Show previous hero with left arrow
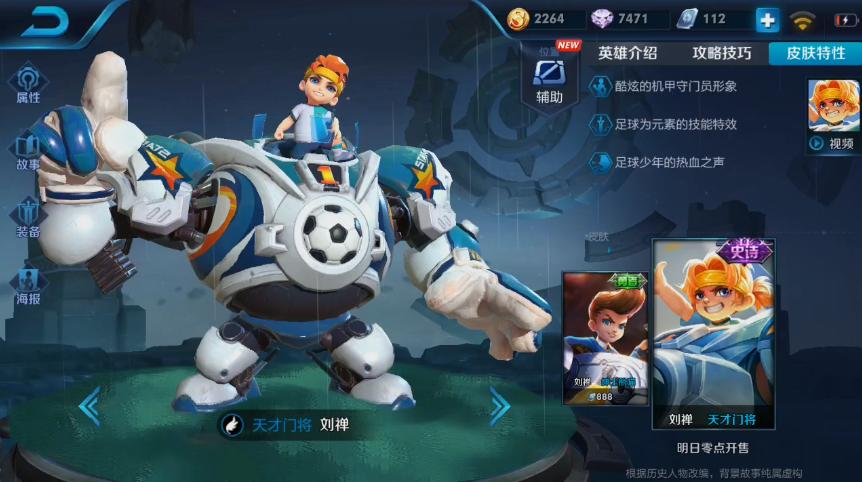862x482 pixels. (89, 405)
